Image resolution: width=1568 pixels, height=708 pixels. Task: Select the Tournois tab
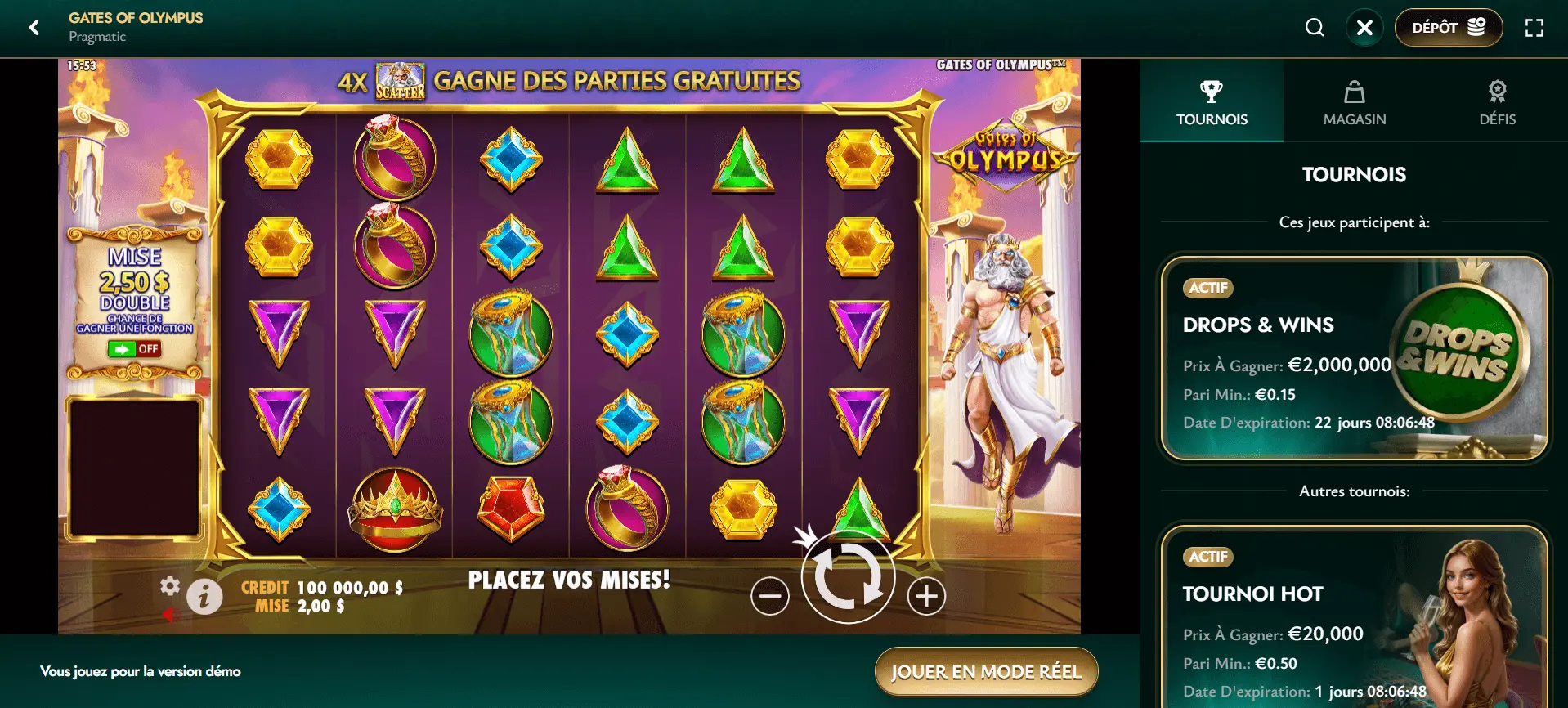click(x=1212, y=102)
